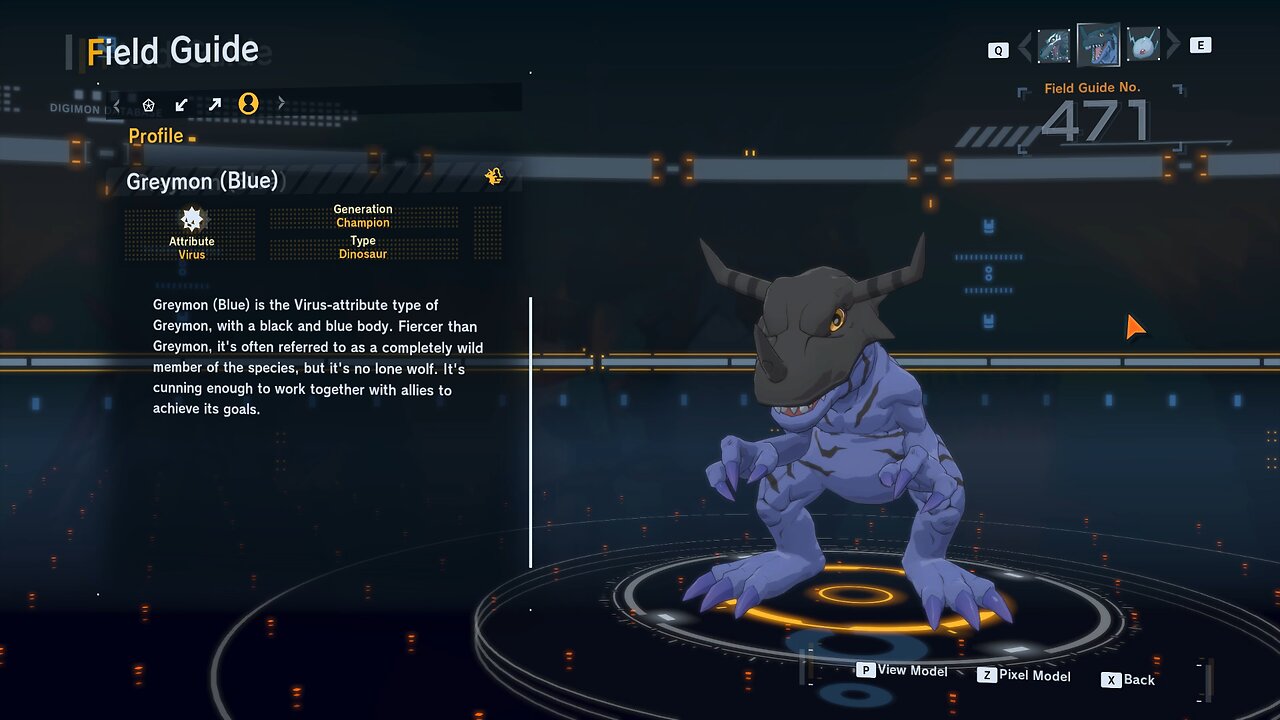Select the centered blue Greymon portrait thumbnail
This screenshot has height=720, width=1280.
(x=1098, y=45)
